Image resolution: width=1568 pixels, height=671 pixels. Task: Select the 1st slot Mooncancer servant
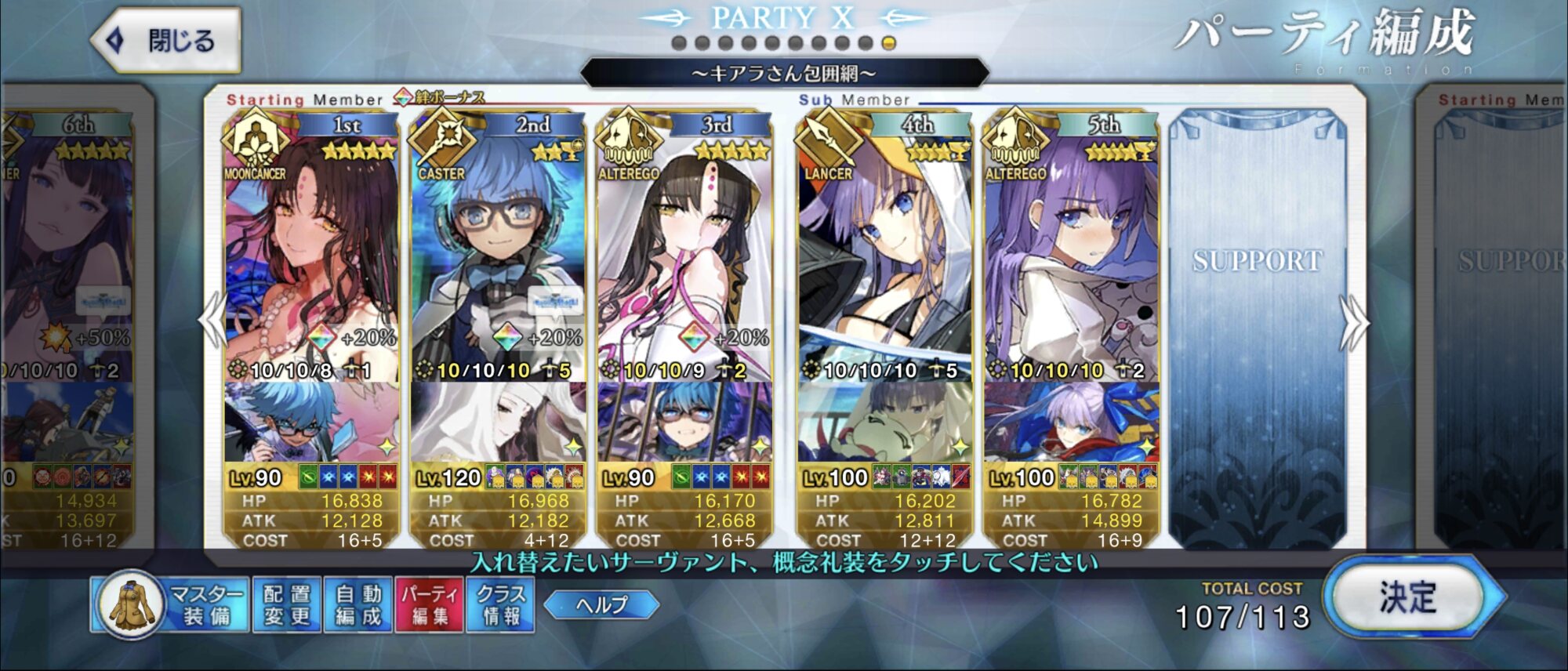311,251
